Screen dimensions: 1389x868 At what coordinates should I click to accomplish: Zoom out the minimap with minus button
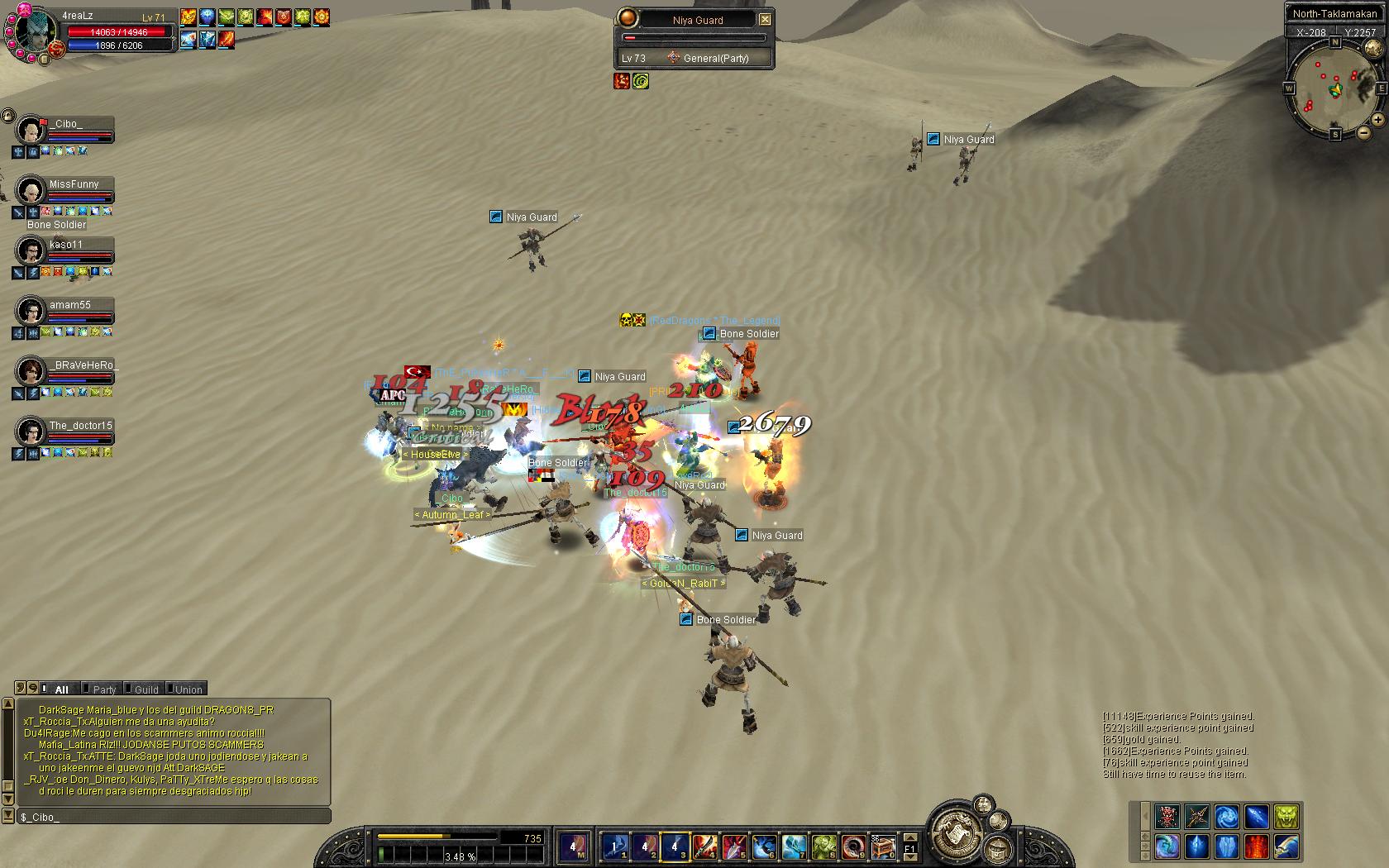[1363, 132]
